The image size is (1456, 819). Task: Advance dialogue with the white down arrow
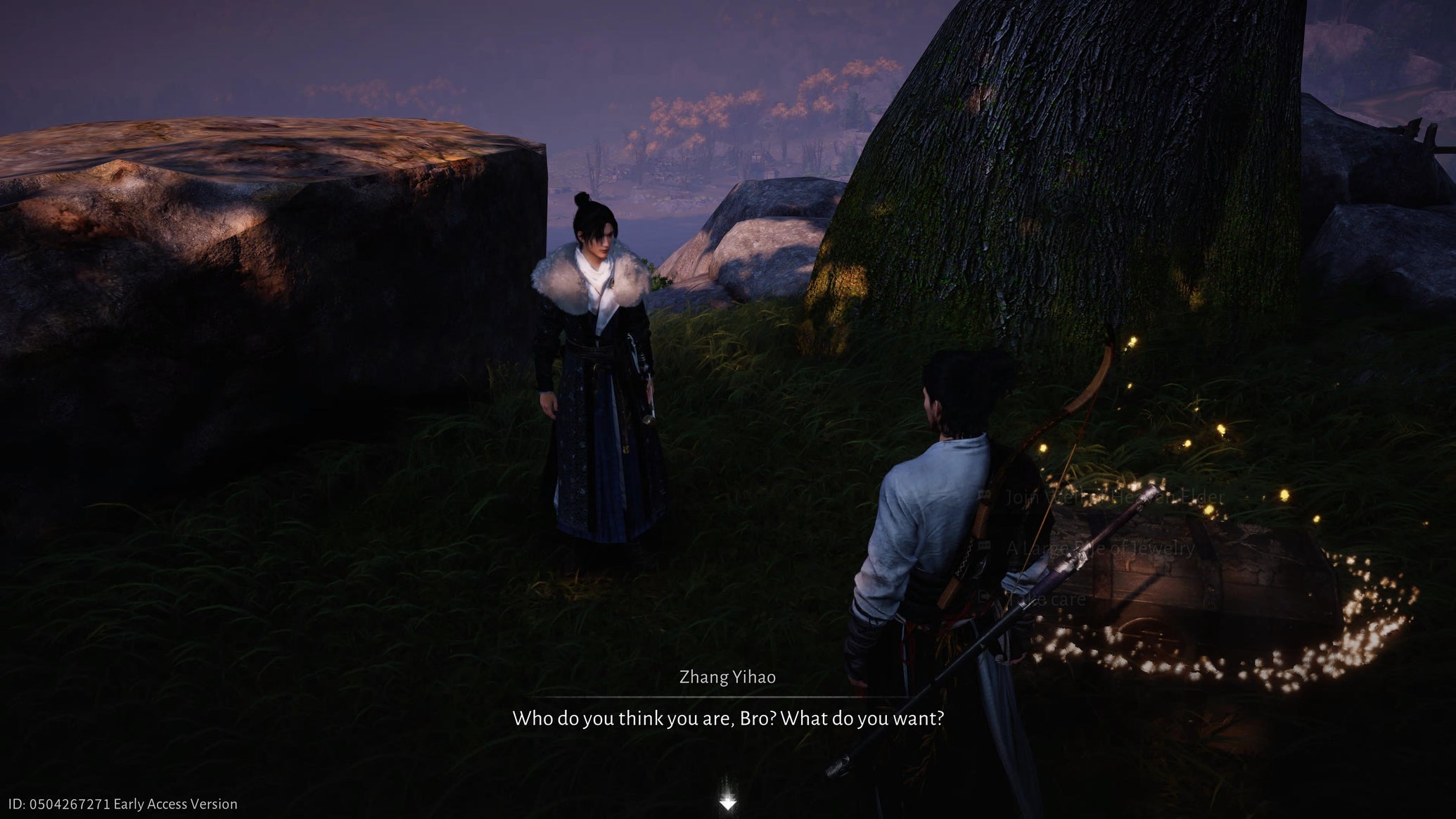(x=727, y=803)
